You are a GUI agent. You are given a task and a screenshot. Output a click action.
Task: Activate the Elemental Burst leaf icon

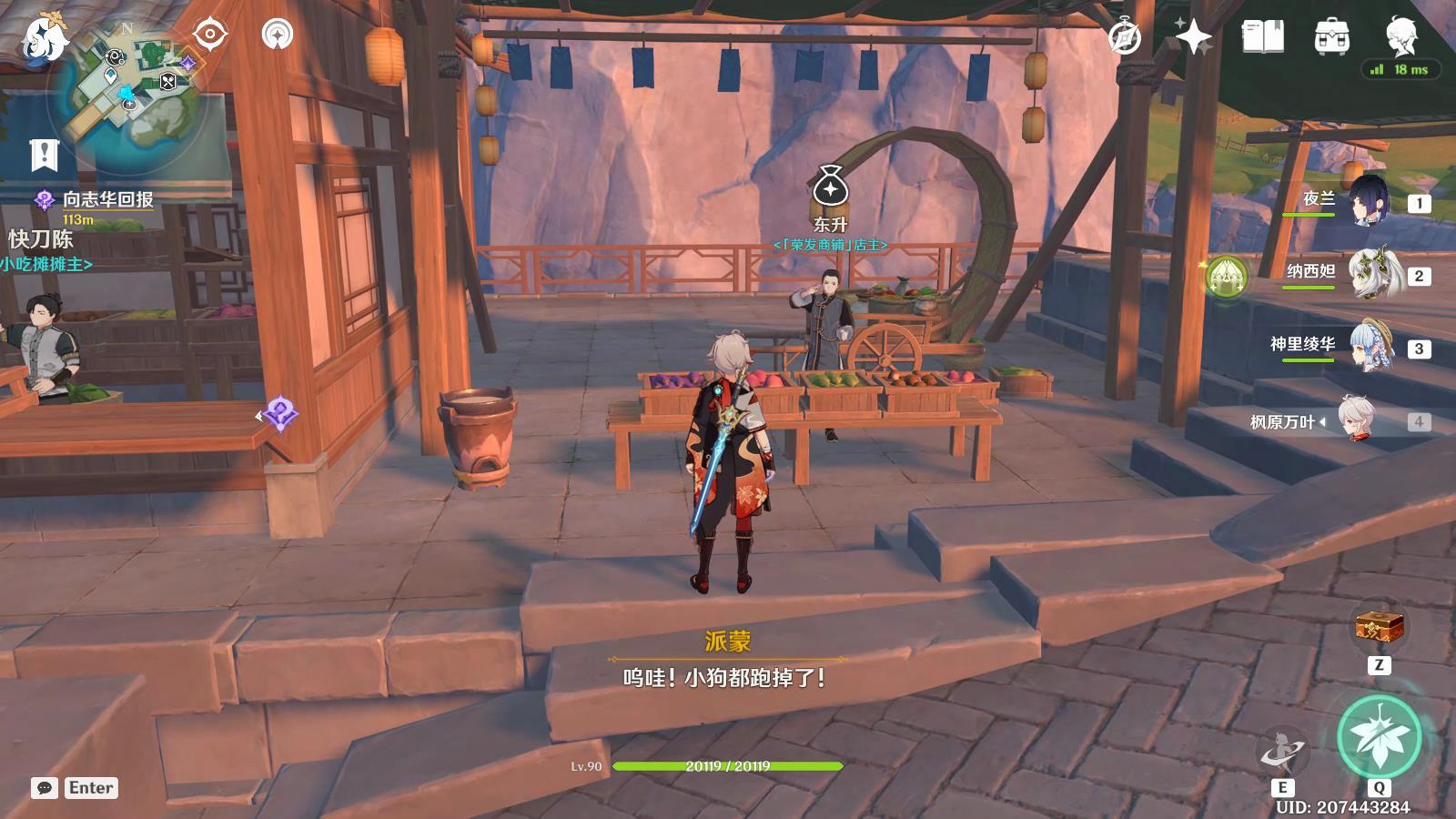[1379, 736]
